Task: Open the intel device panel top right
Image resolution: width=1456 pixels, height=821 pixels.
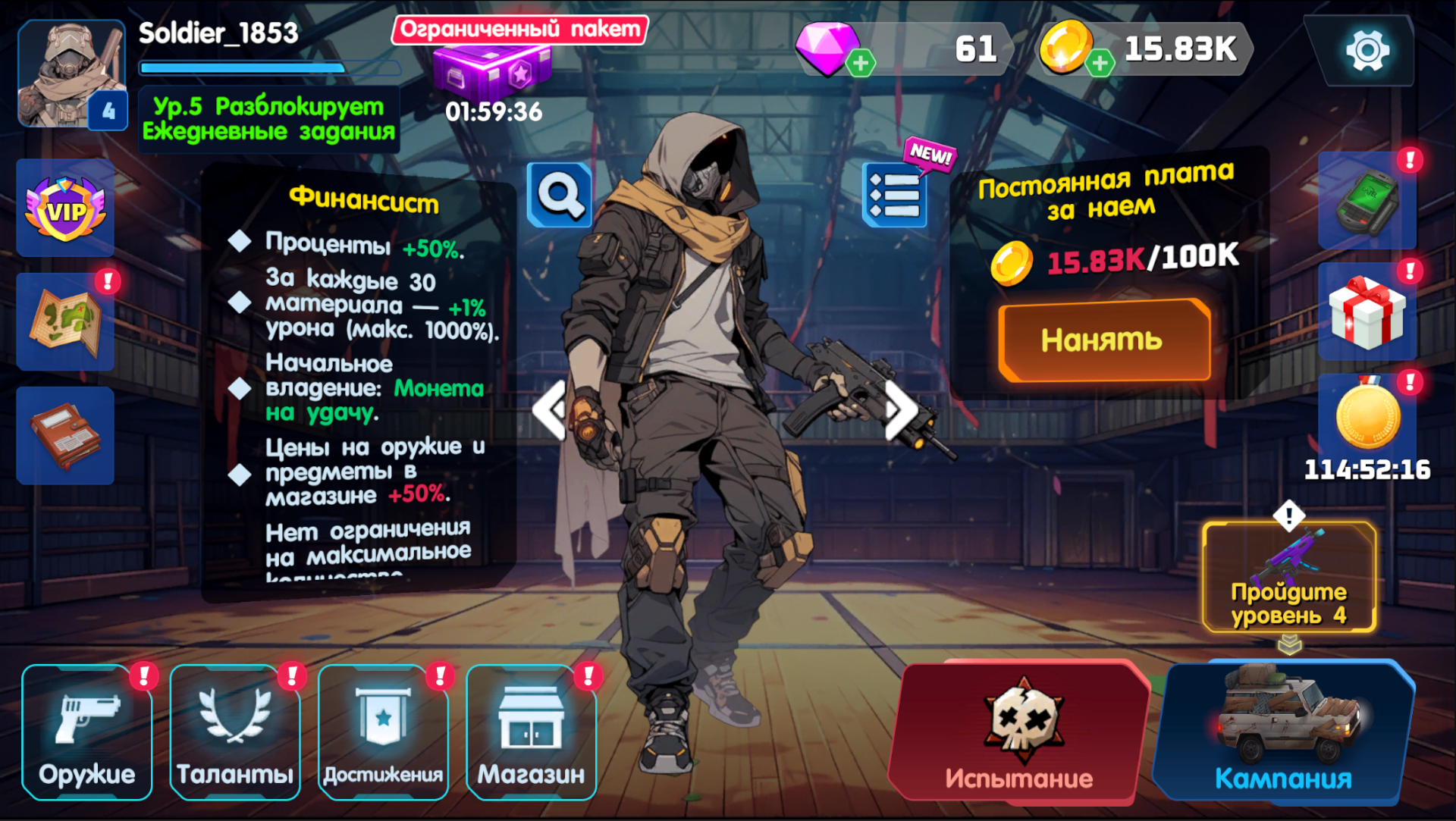Action: (x=1367, y=201)
